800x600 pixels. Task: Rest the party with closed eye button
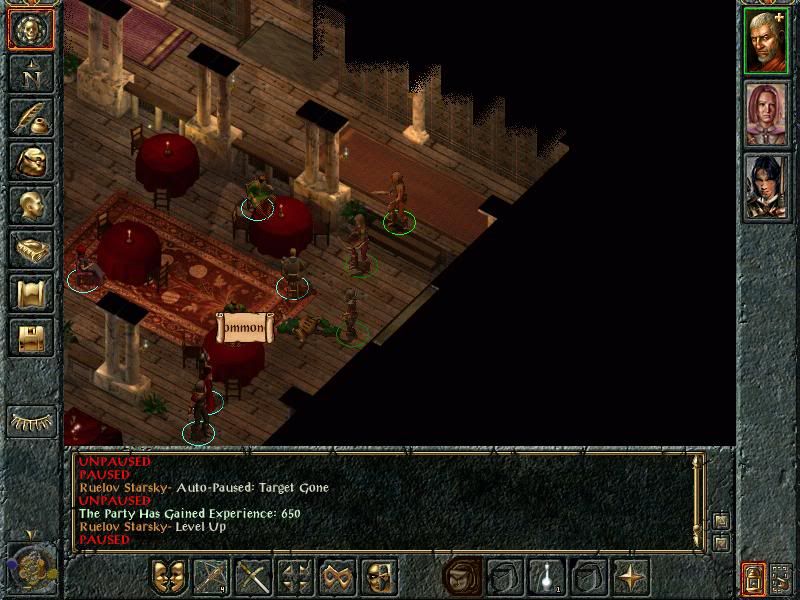tap(31, 421)
